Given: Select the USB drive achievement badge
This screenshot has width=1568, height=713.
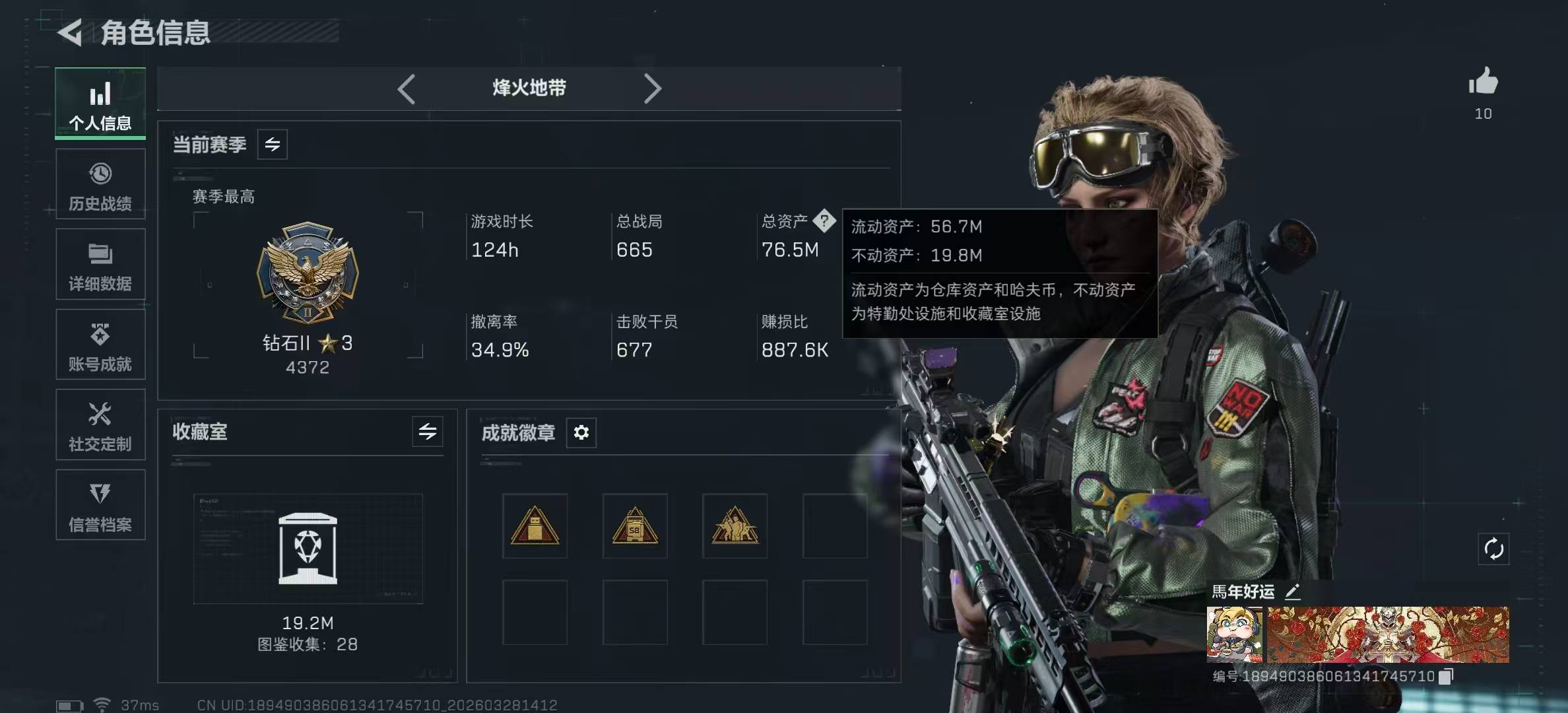Looking at the screenshot, I should 535,526.
